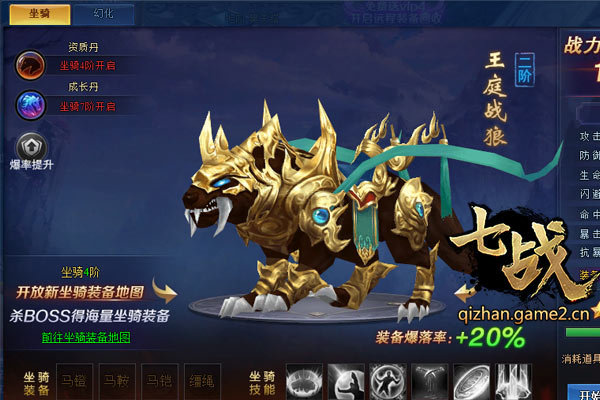
Task: Select the glowing ring mount skill
Action: tap(305, 382)
